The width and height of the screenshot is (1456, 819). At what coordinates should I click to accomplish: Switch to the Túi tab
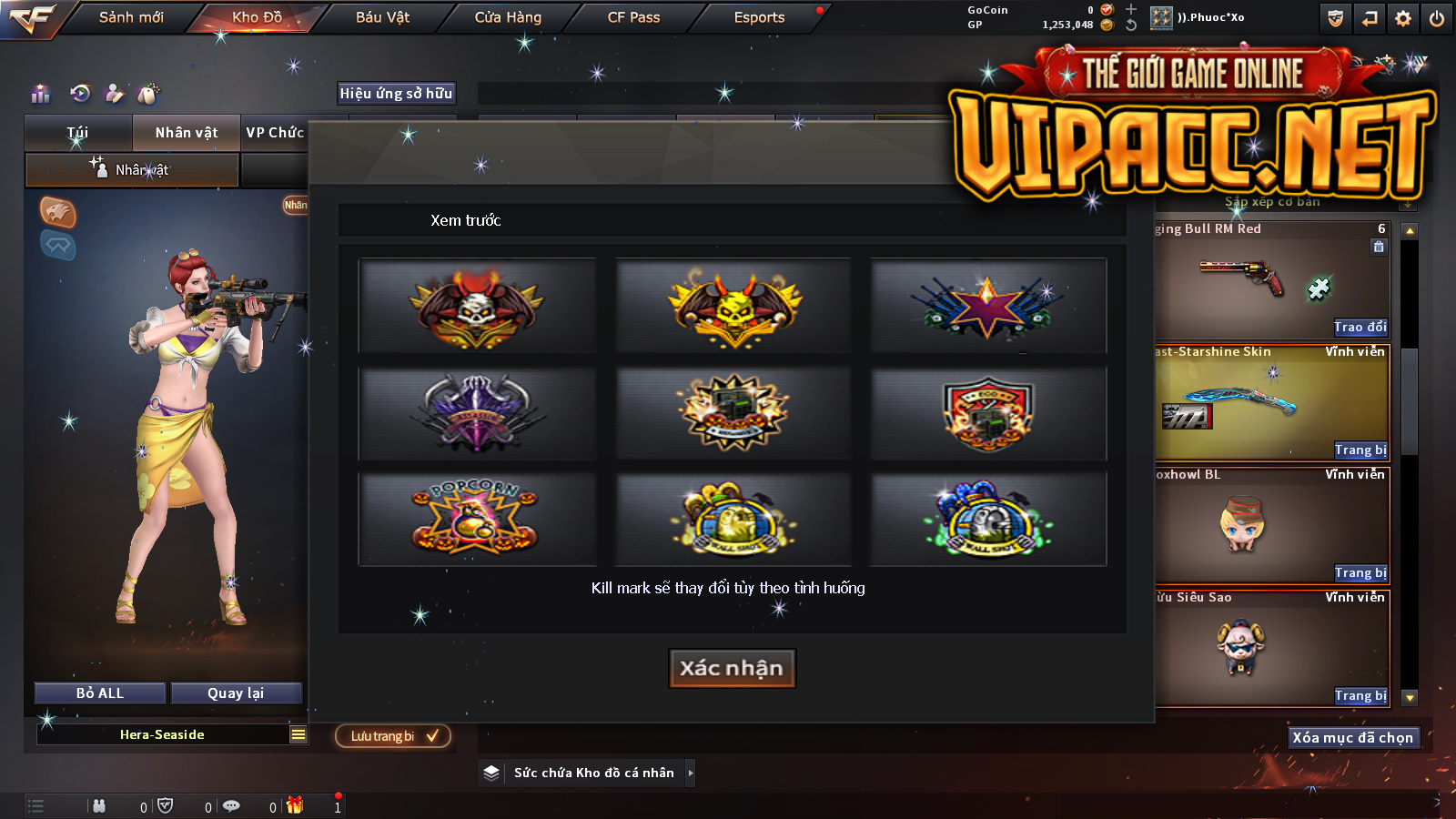[x=78, y=133]
